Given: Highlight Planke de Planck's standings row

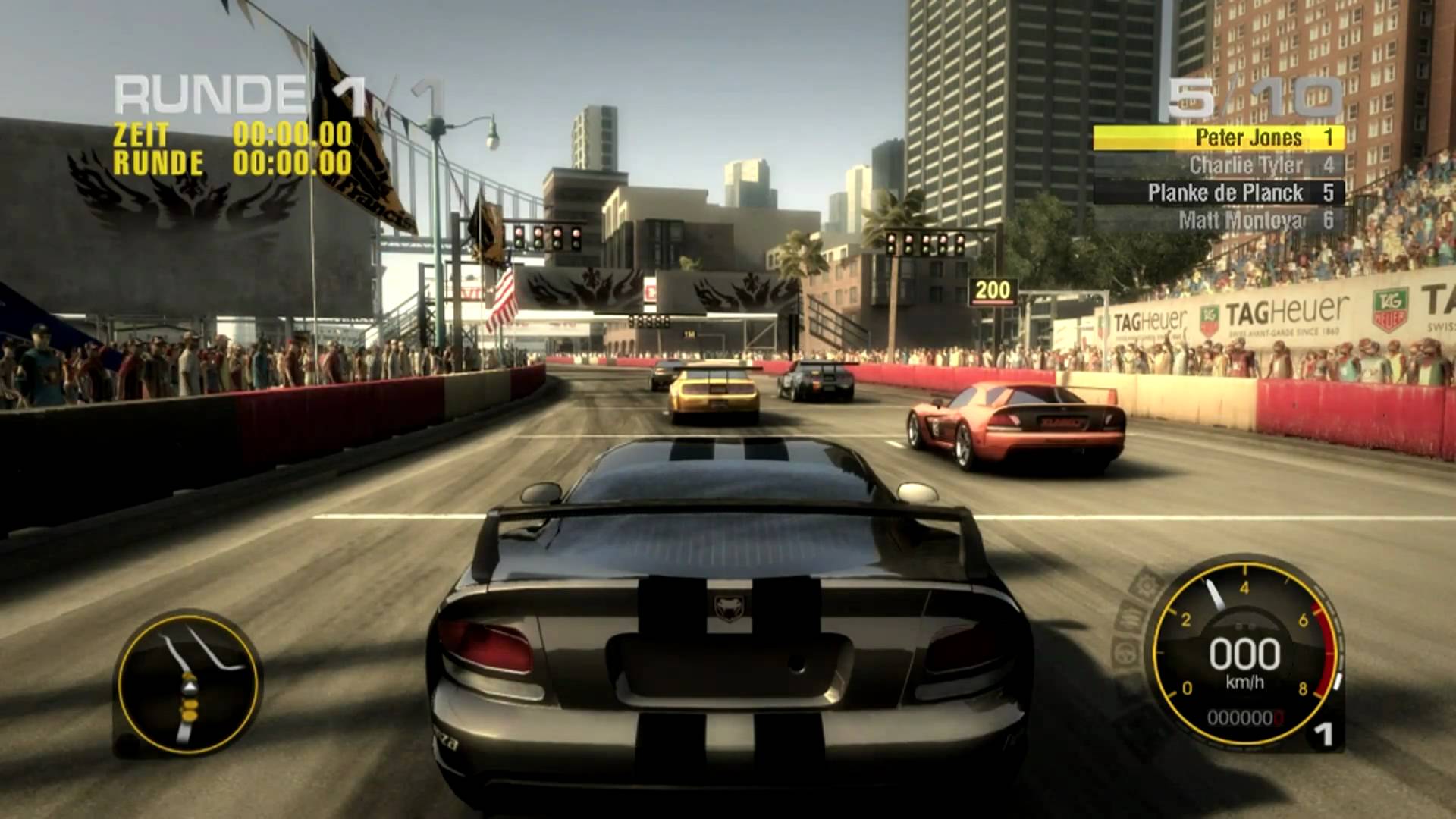Looking at the screenshot, I should coord(1218,193).
